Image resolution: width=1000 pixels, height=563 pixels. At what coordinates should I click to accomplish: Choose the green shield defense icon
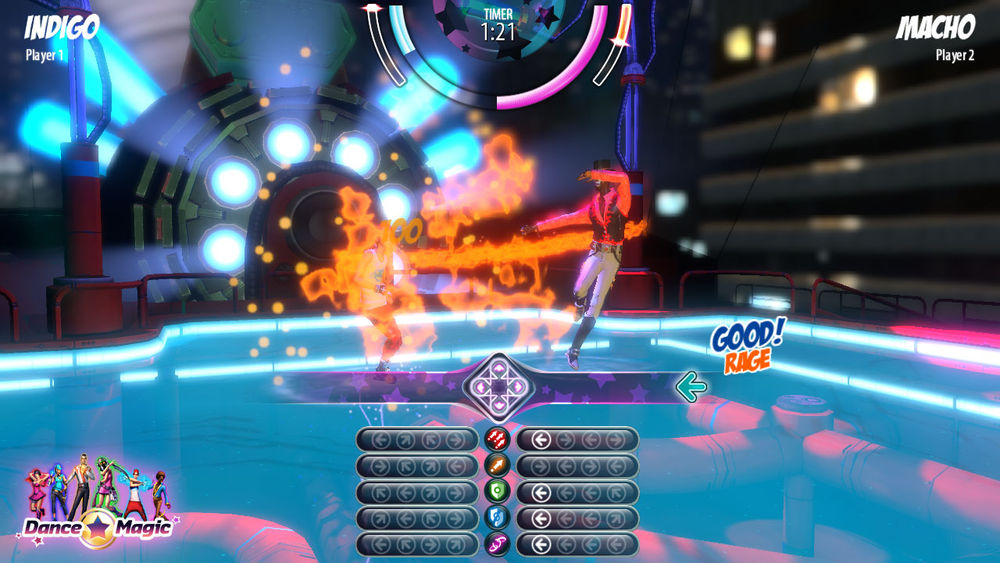497,492
